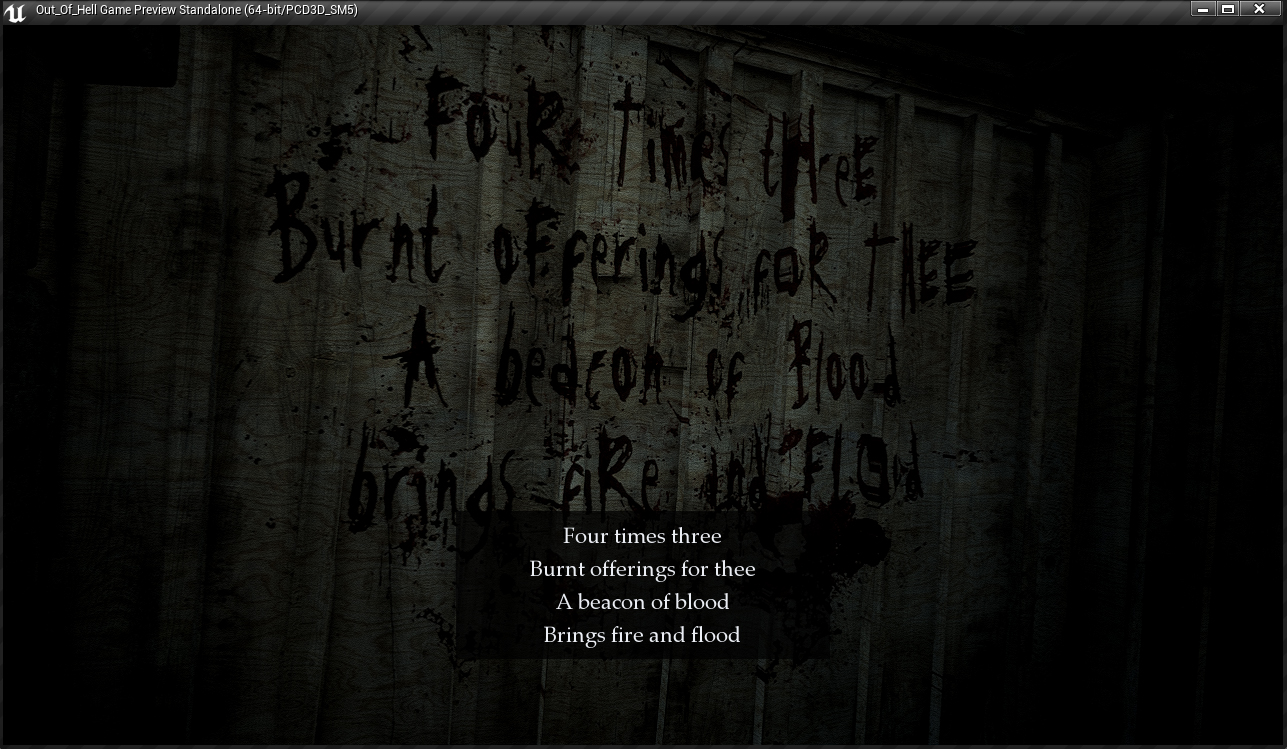
Task: Close the game preview window
Action: [x=1260, y=9]
